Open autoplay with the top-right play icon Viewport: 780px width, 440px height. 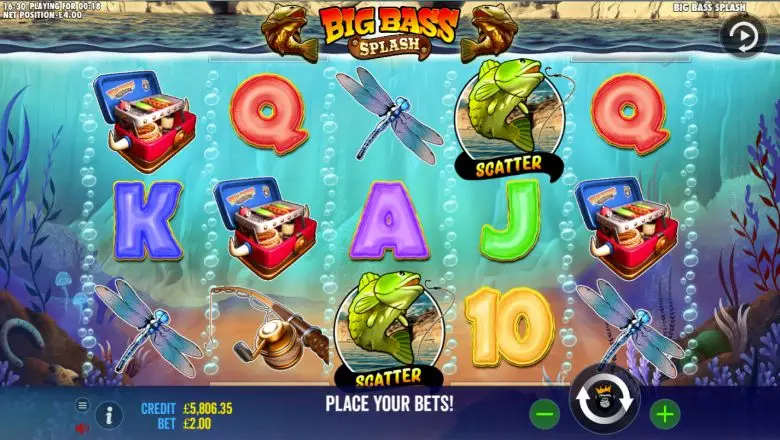pyautogui.click(x=742, y=36)
